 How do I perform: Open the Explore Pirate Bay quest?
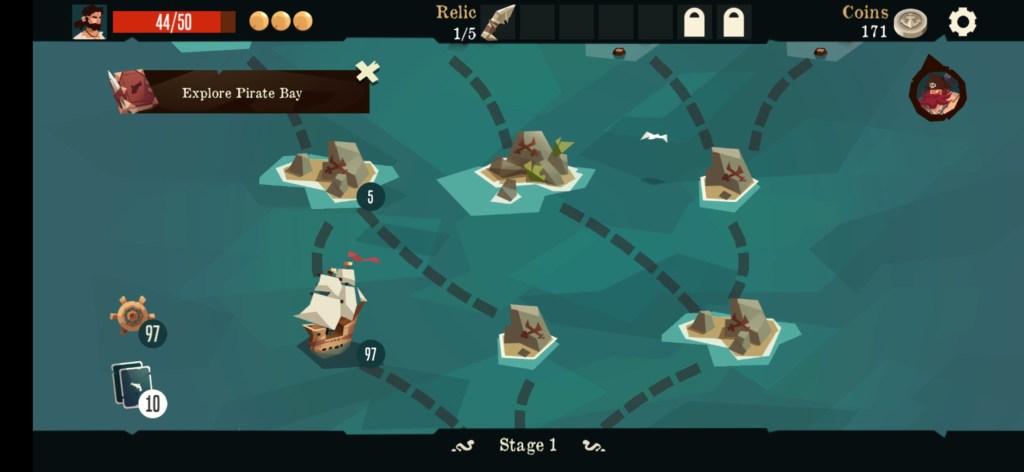coord(240,93)
